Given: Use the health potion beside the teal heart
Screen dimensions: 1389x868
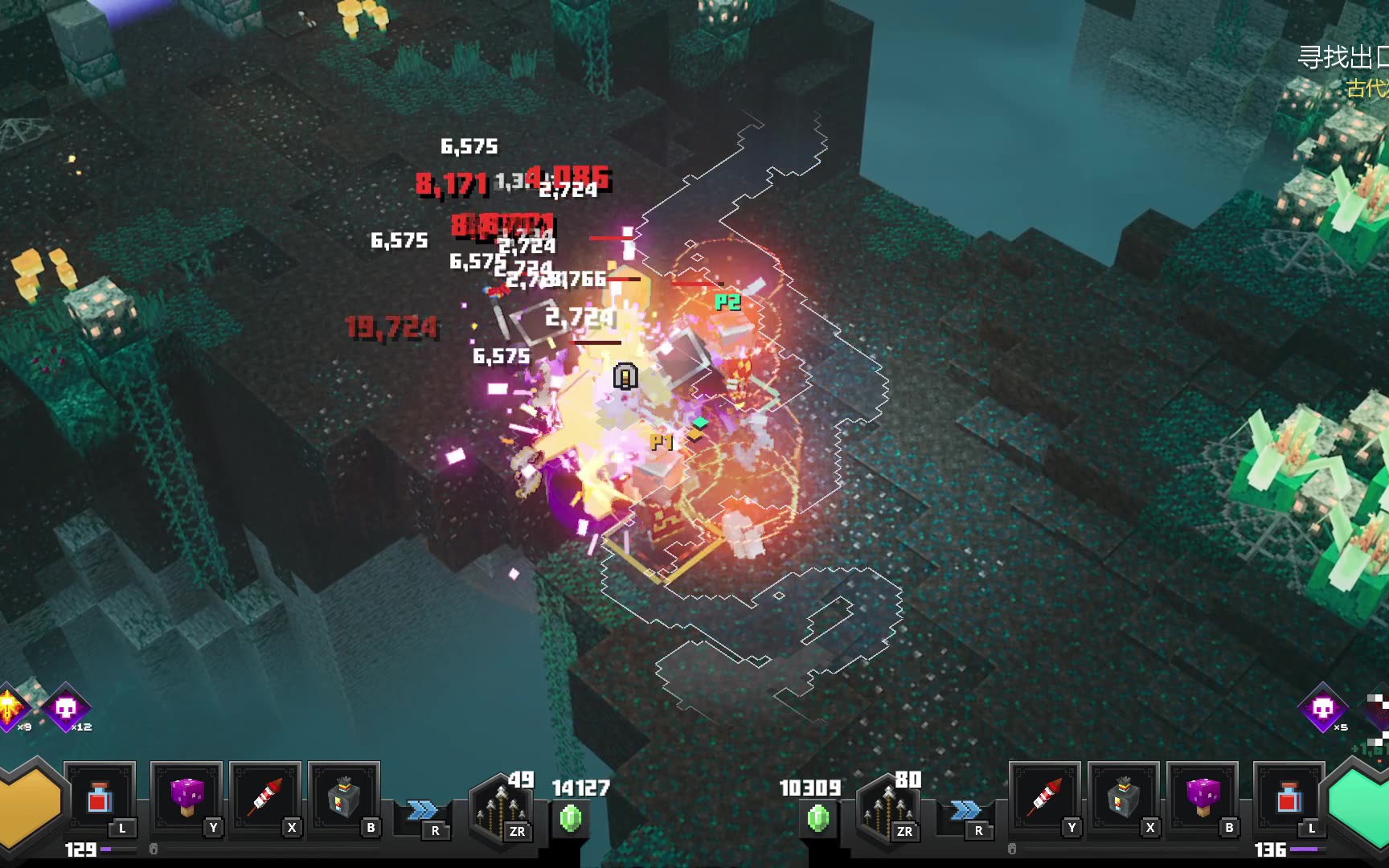Looking at the screenshot, I should click(1289, 799).
